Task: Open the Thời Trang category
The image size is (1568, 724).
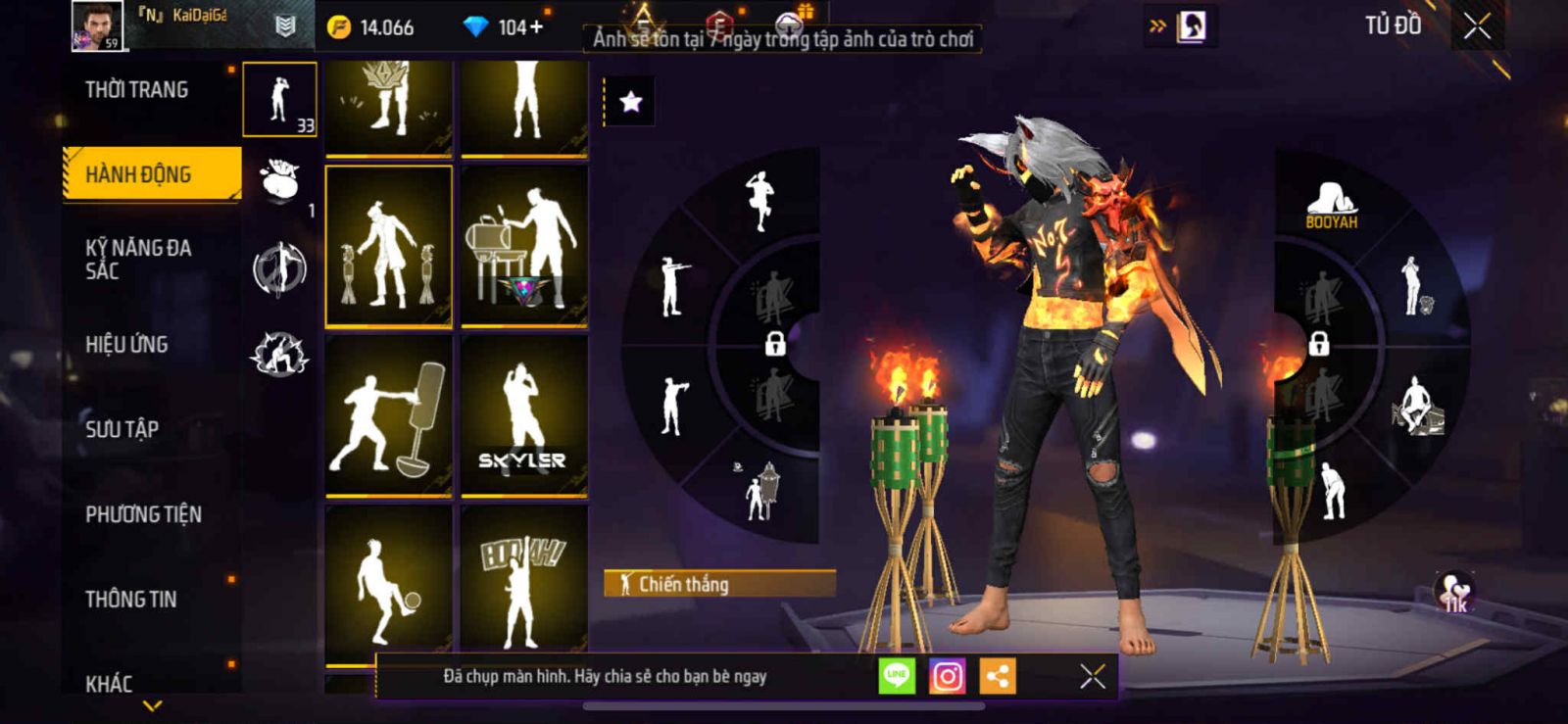Action: pyautogui.click(x=137, y=90)
